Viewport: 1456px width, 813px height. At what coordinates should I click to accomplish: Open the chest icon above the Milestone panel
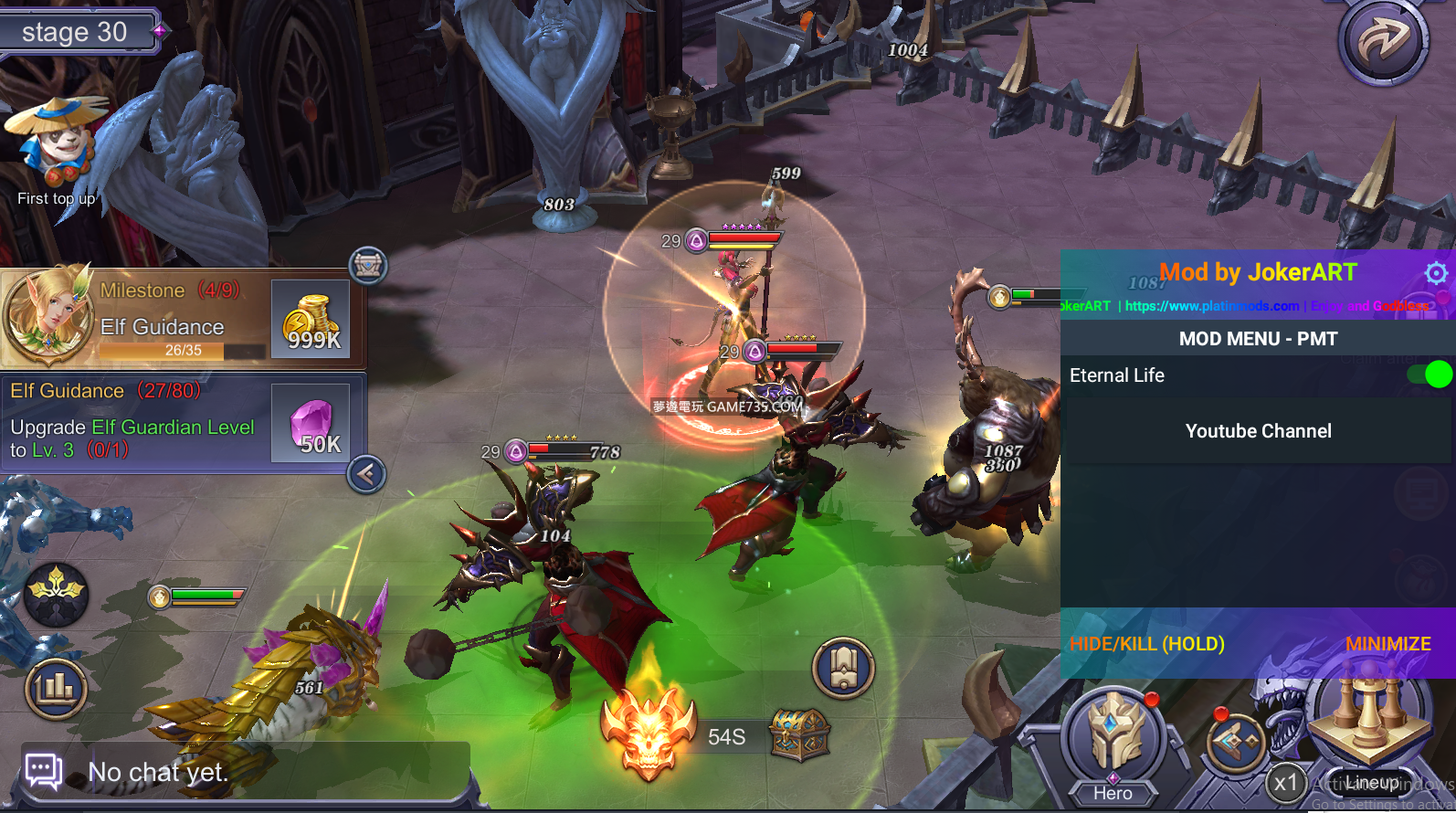click(368, 266)
